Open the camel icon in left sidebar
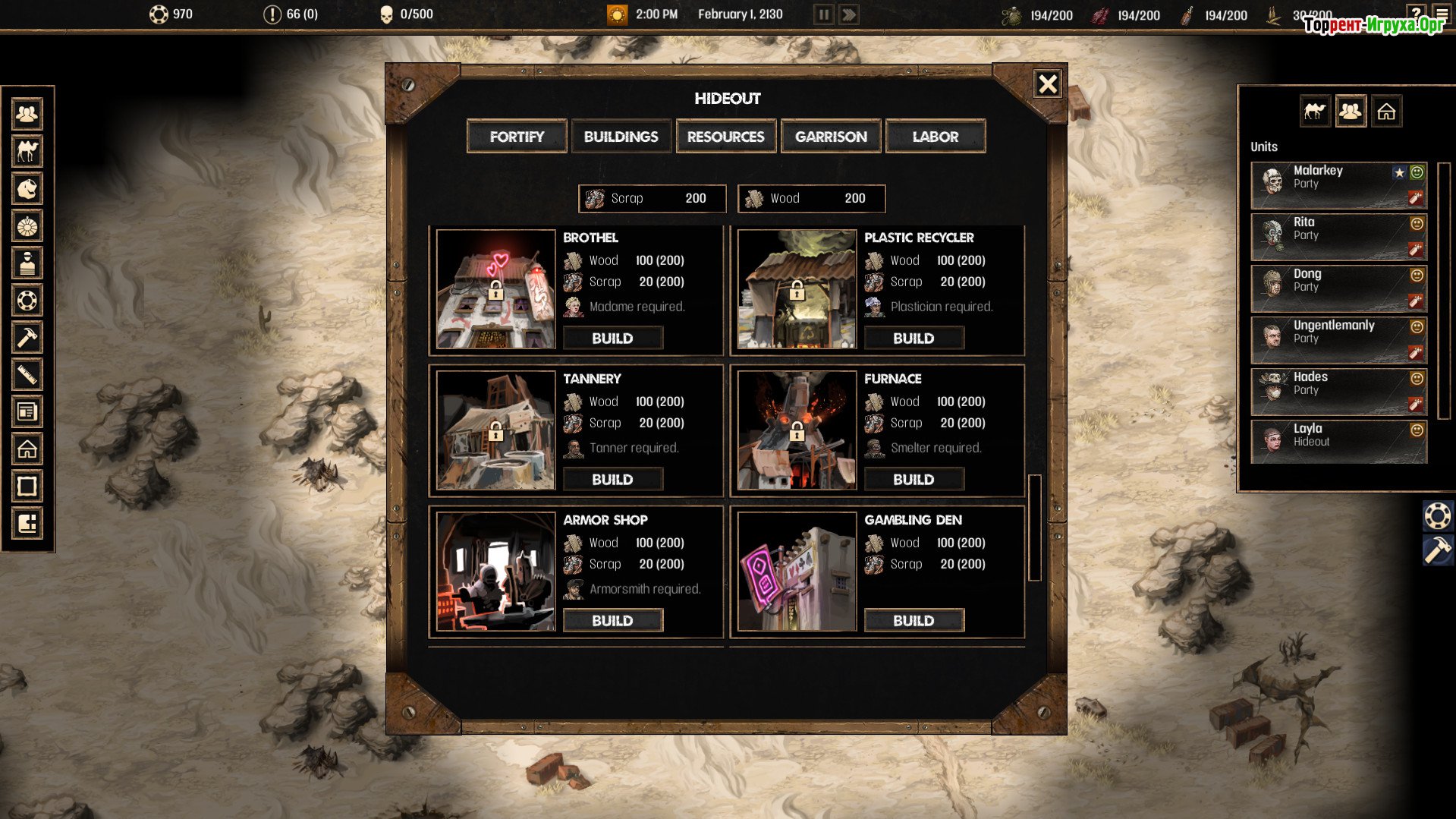1456x819 pixels. (27, 151)
